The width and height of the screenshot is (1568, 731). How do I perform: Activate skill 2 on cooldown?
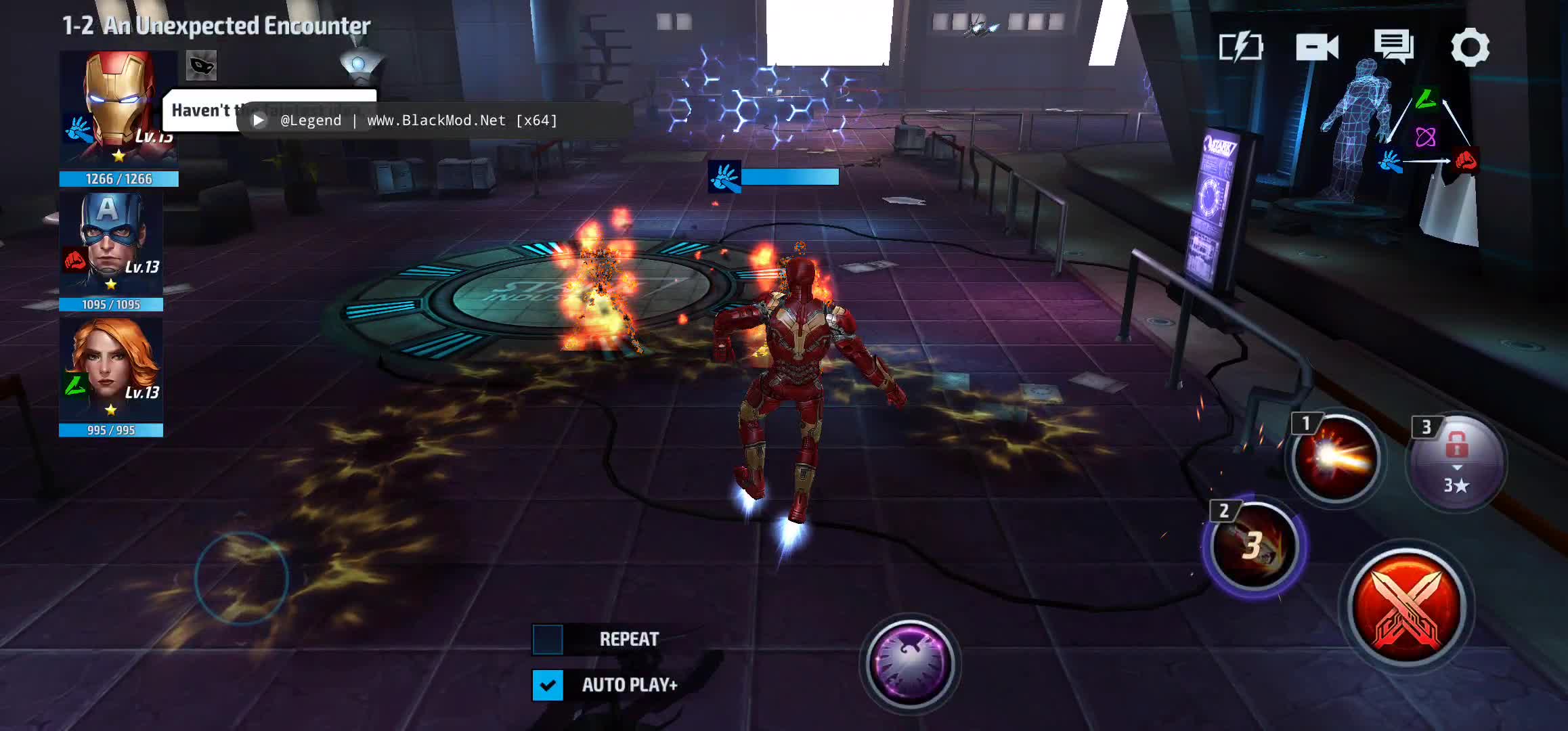coord(1254,546)
